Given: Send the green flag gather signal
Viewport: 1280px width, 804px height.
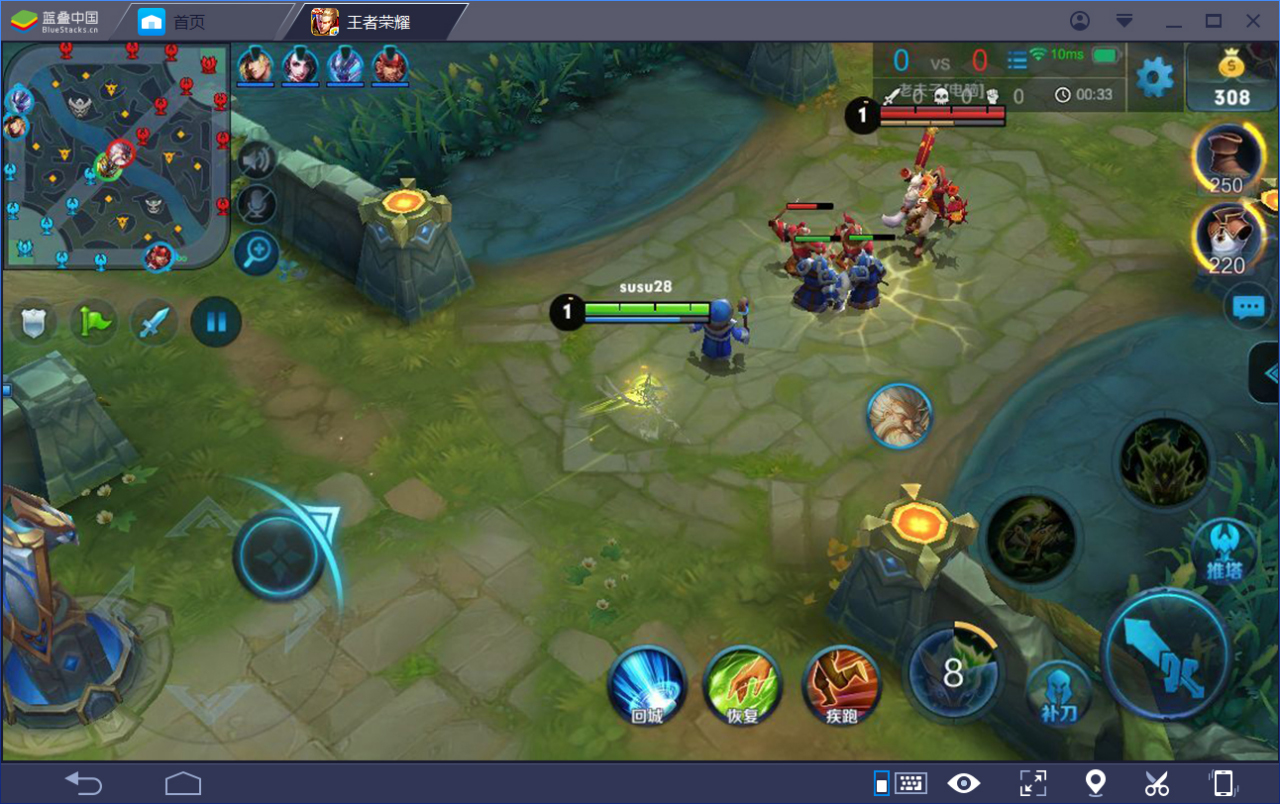Looking at the screenshot, I should pos(94,322).
